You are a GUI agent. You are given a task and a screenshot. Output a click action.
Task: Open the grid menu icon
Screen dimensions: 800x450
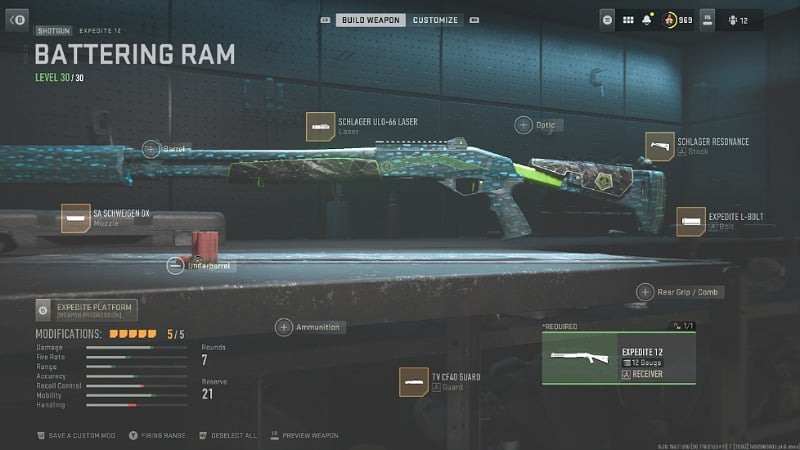629,19
